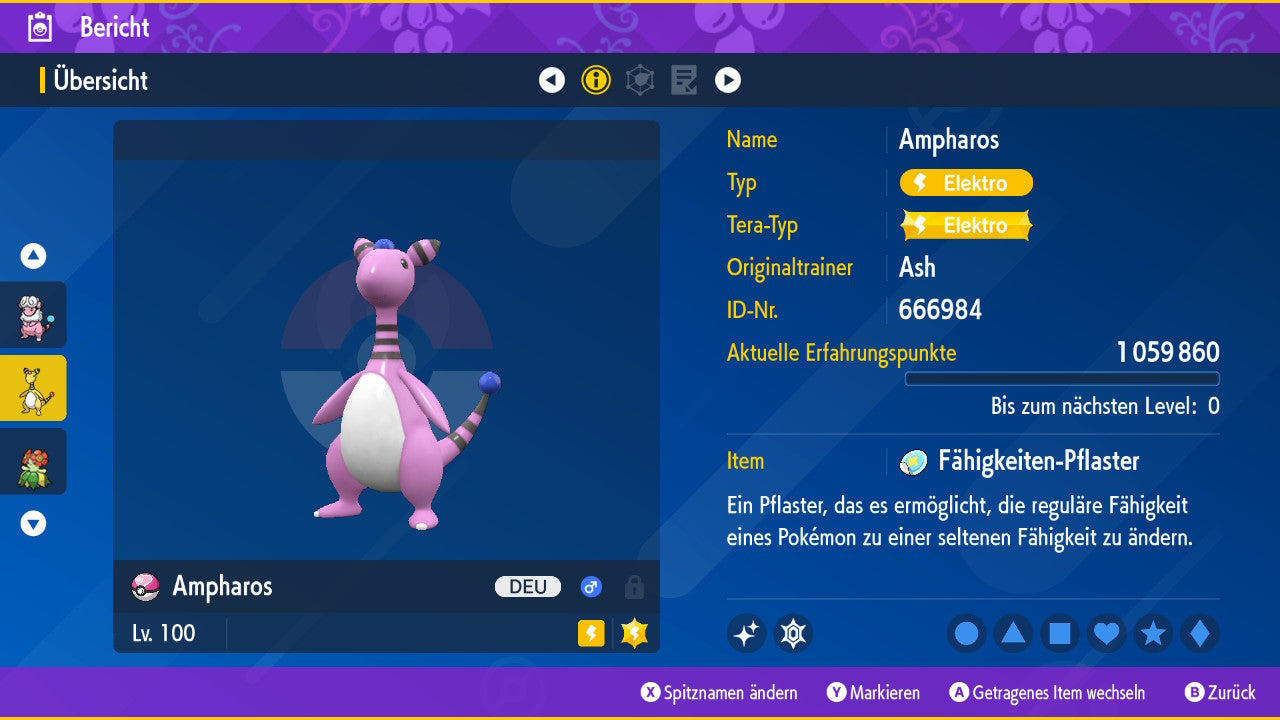
Task: Open the hexagon stats tab
Action: [x=640, y=80]
